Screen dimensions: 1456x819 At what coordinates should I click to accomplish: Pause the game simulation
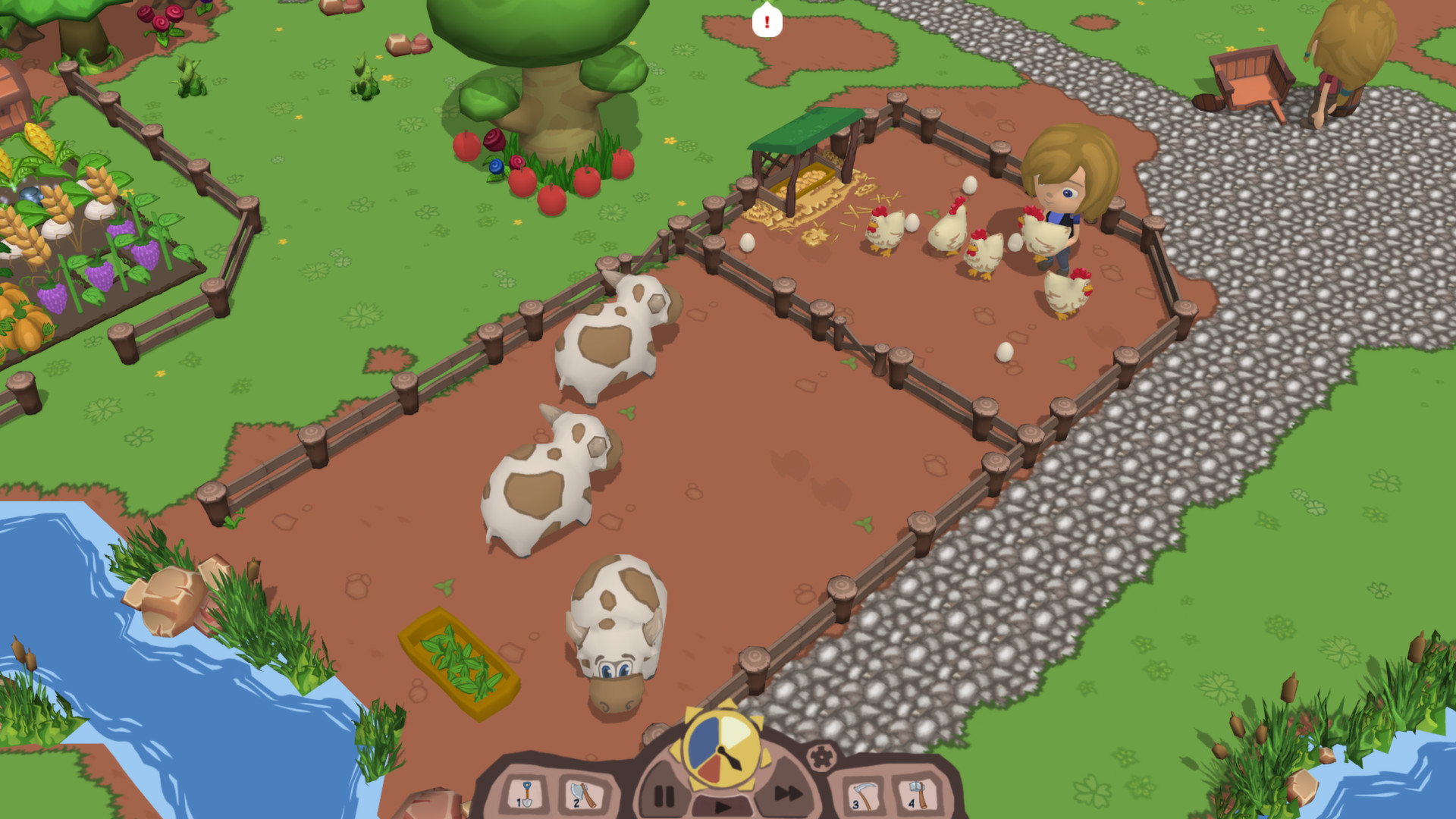[x=665, y=795]
